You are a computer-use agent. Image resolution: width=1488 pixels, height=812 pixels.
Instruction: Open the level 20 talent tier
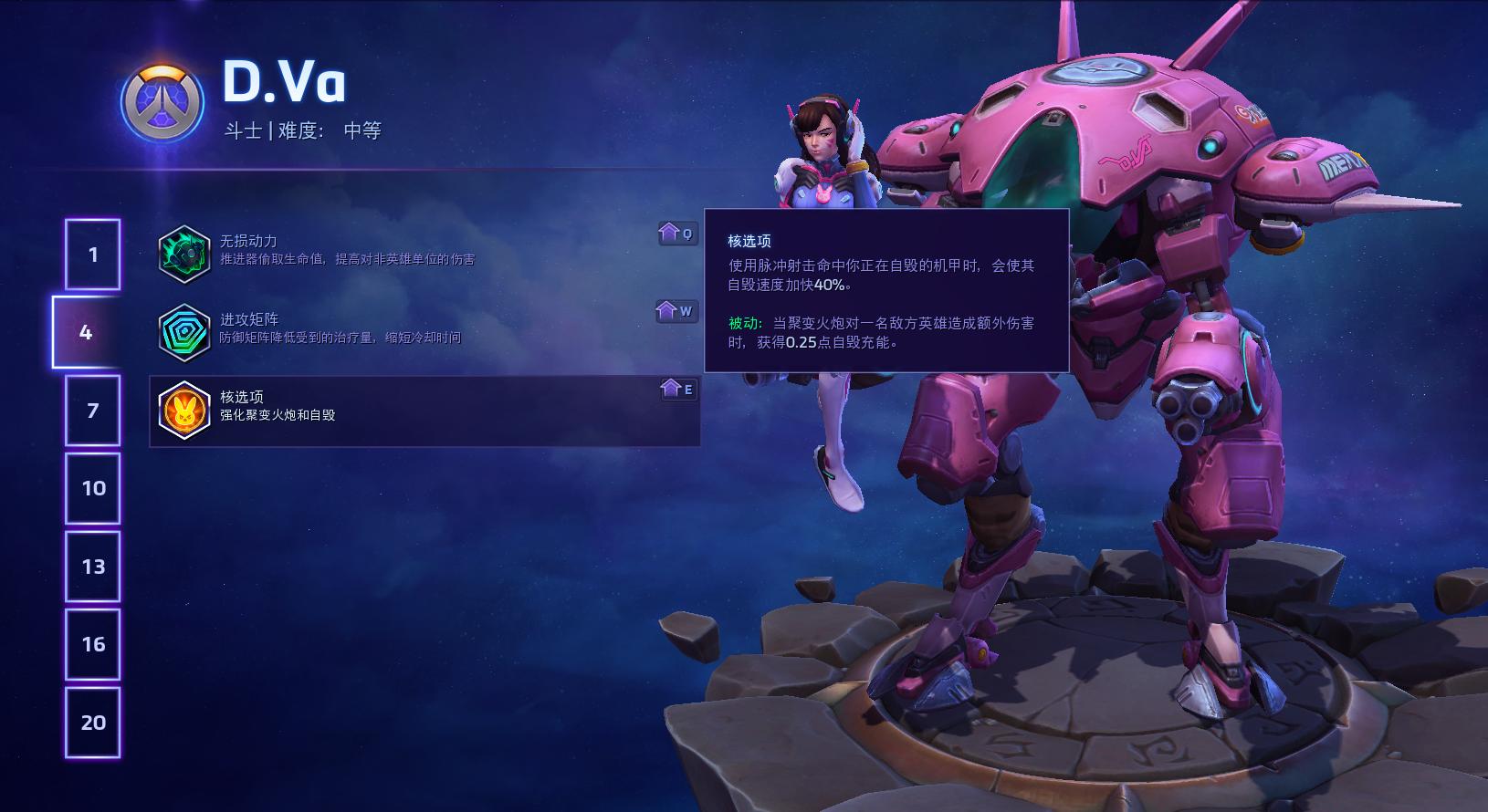coord(92,722)
